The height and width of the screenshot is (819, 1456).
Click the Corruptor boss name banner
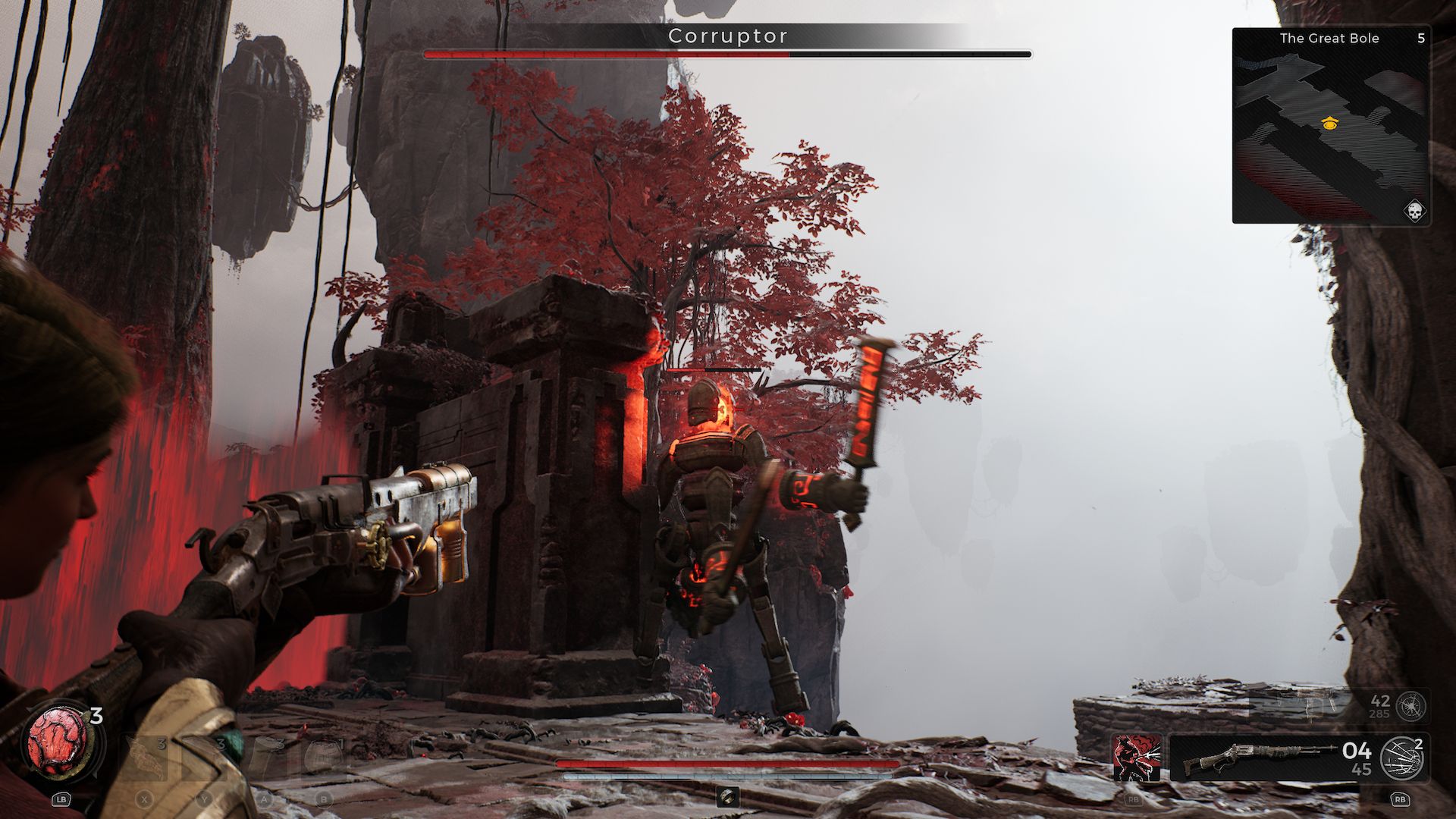pyautogui.click(x=728, y=35)
